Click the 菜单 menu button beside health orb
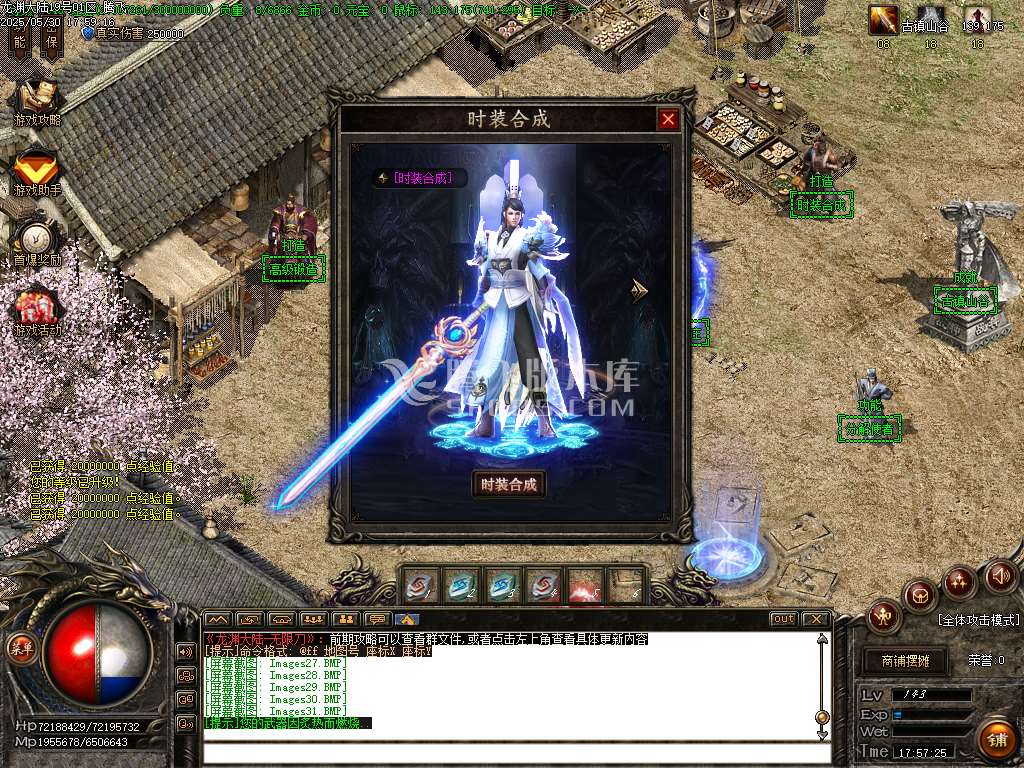 (22, 647)
